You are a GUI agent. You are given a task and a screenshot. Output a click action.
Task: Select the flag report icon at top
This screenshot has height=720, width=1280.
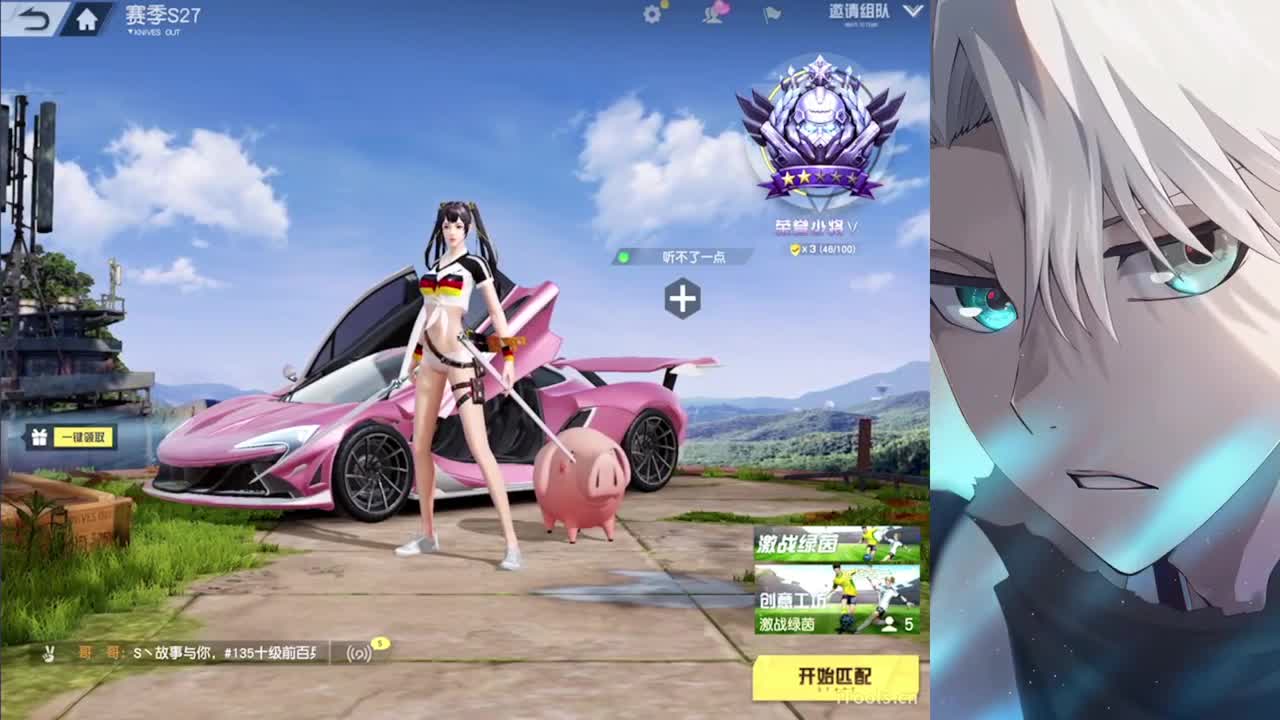[773, 13]
